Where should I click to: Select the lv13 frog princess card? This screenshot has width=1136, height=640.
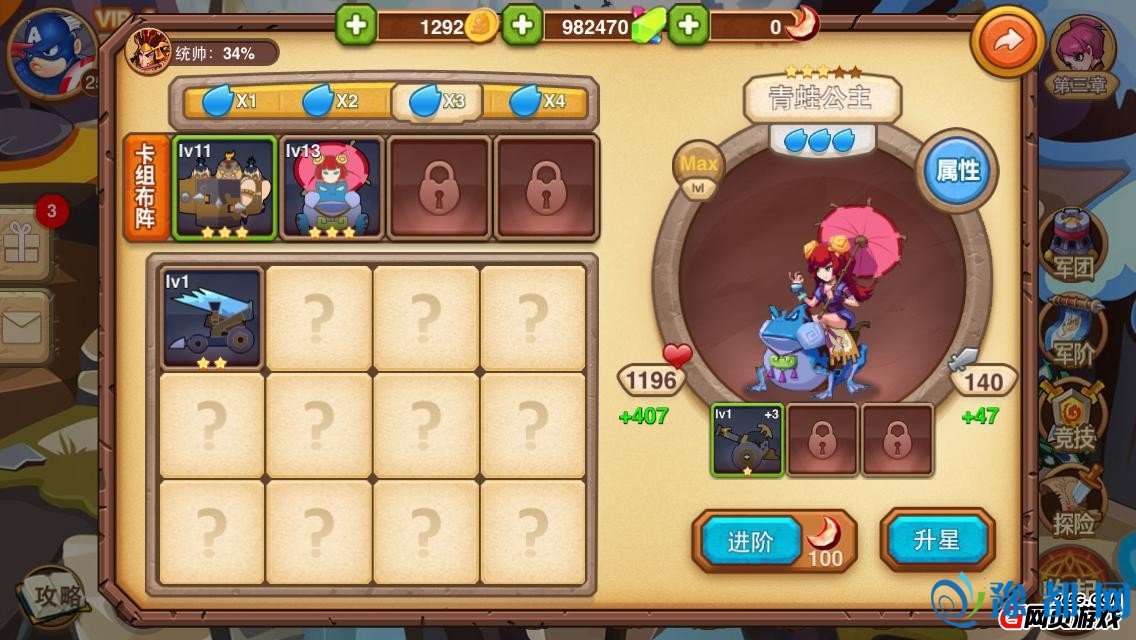(x=332, y=188)
